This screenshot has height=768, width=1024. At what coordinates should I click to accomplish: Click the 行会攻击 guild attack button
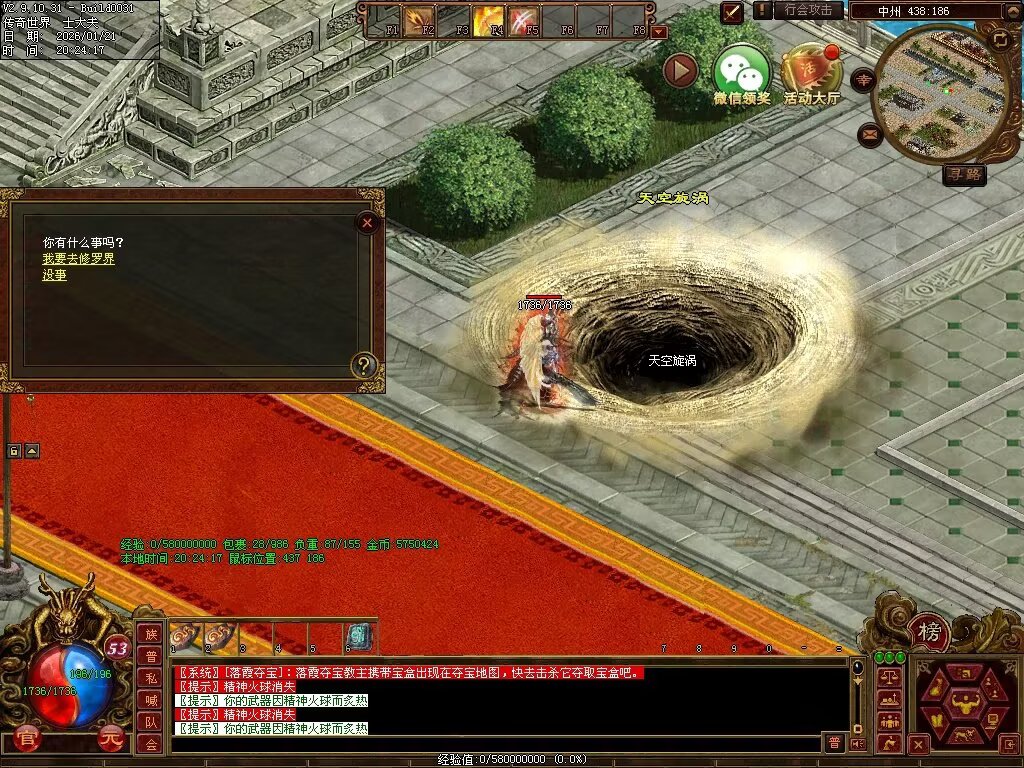point(808,10)
